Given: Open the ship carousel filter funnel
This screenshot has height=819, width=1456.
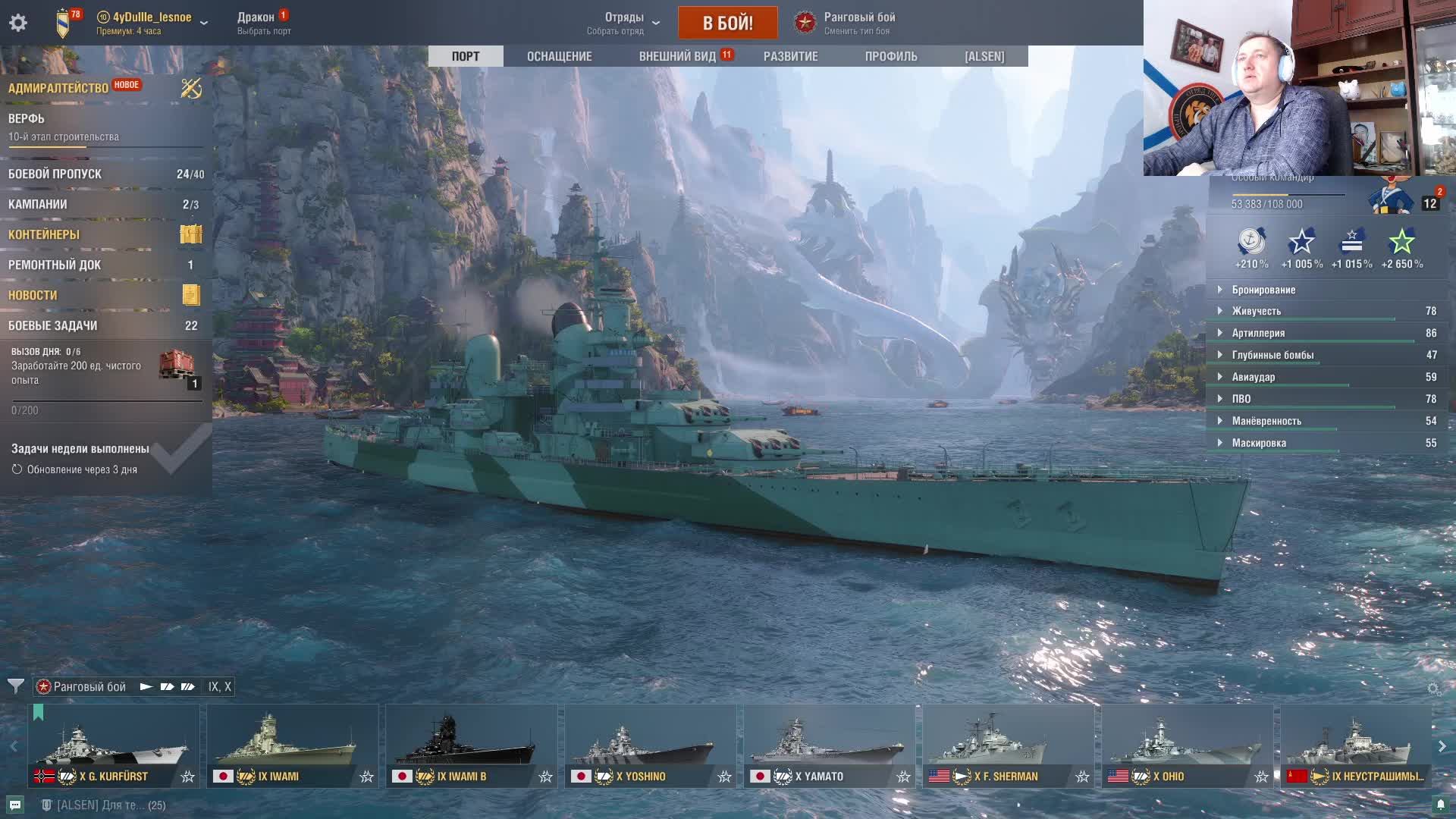Looking at the screenshot, I should pos(15,686).
